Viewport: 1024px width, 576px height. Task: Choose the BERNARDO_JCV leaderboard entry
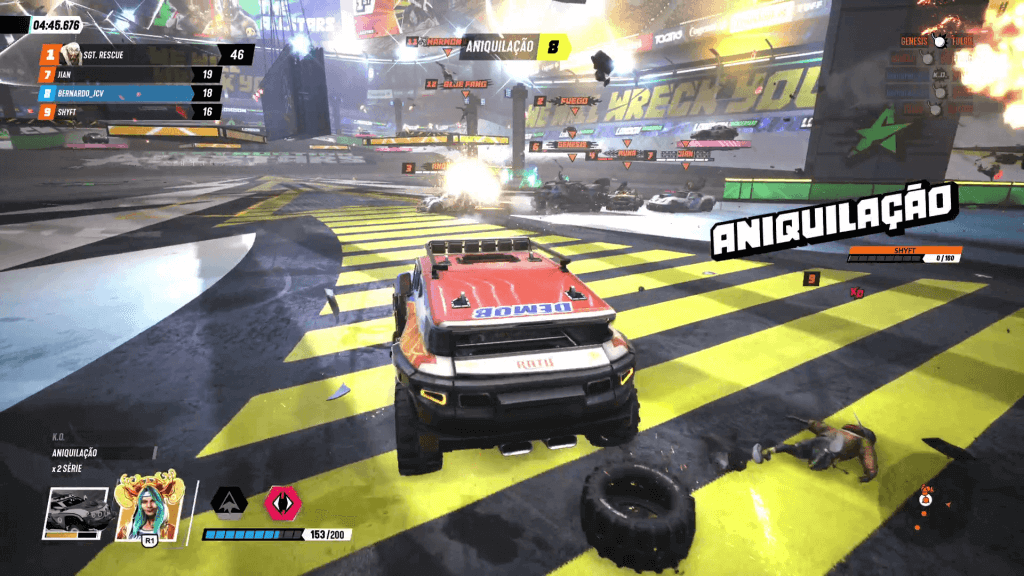coord(130,93)
